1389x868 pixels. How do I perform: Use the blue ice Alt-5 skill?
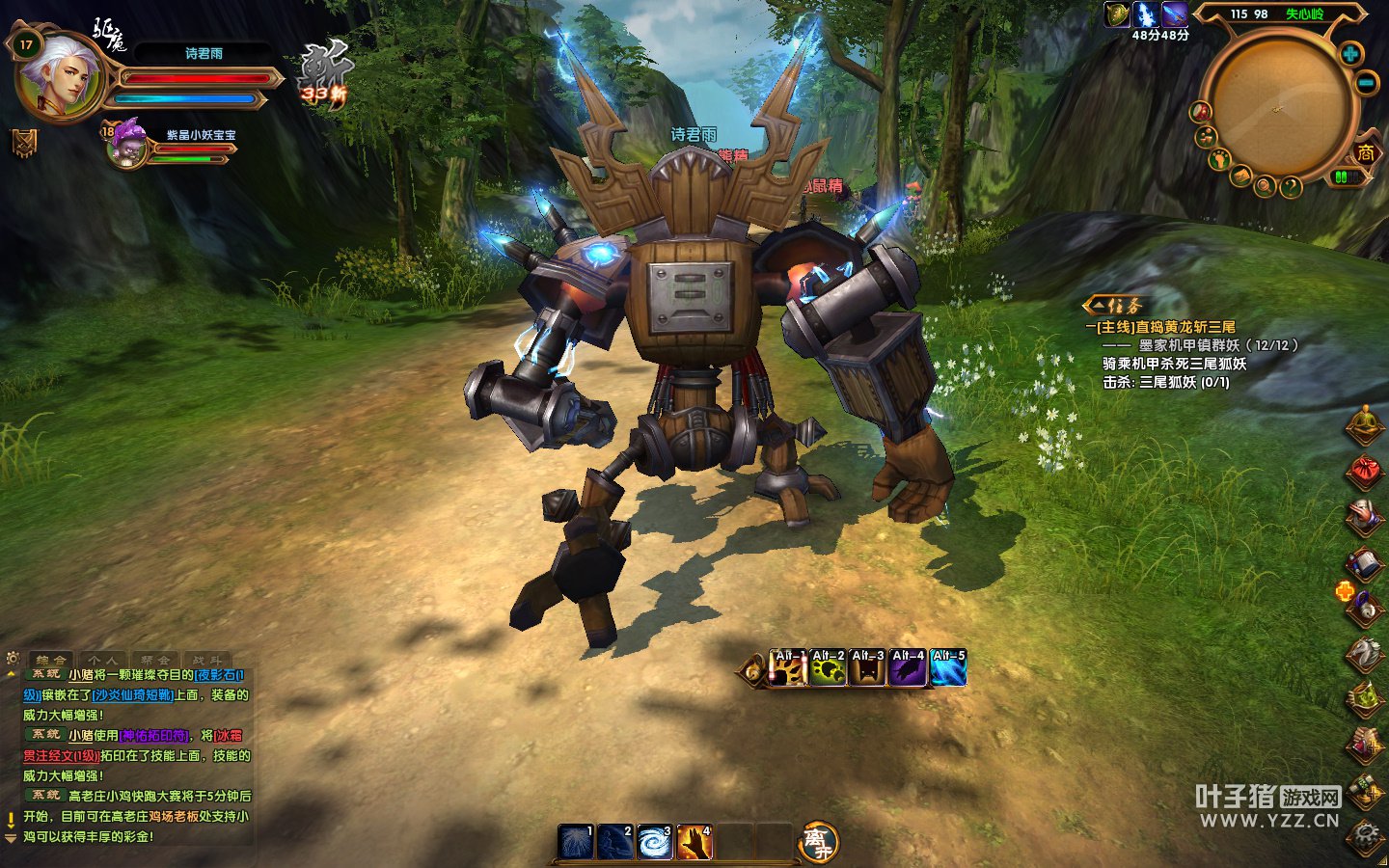tap(948, 667)
